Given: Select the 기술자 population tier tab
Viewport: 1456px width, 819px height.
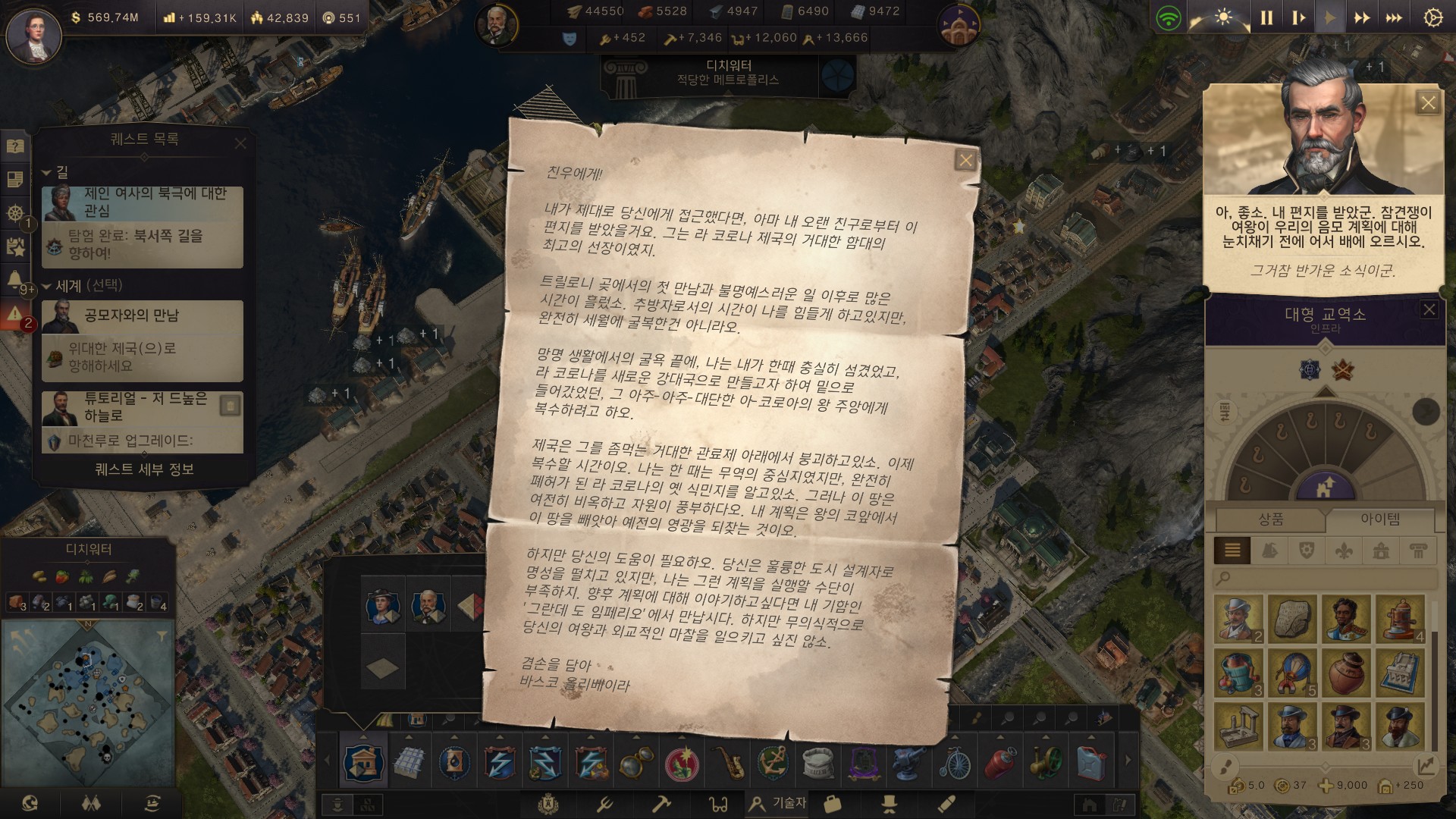Looking at the screenshot, I should click(777, 803).
